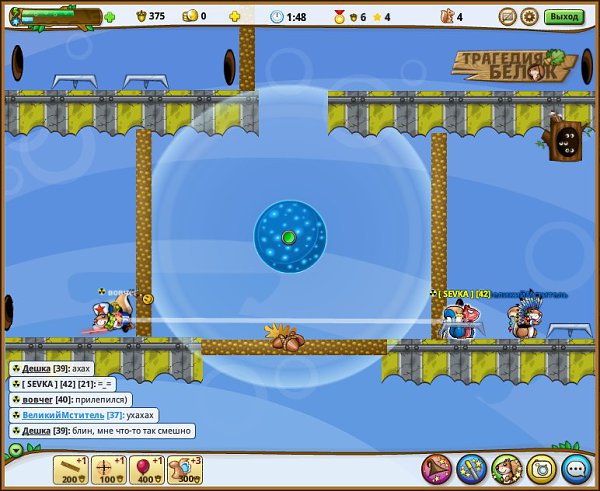
Task: Click вовчег's name in the chat log
Action: pos(39,399)
